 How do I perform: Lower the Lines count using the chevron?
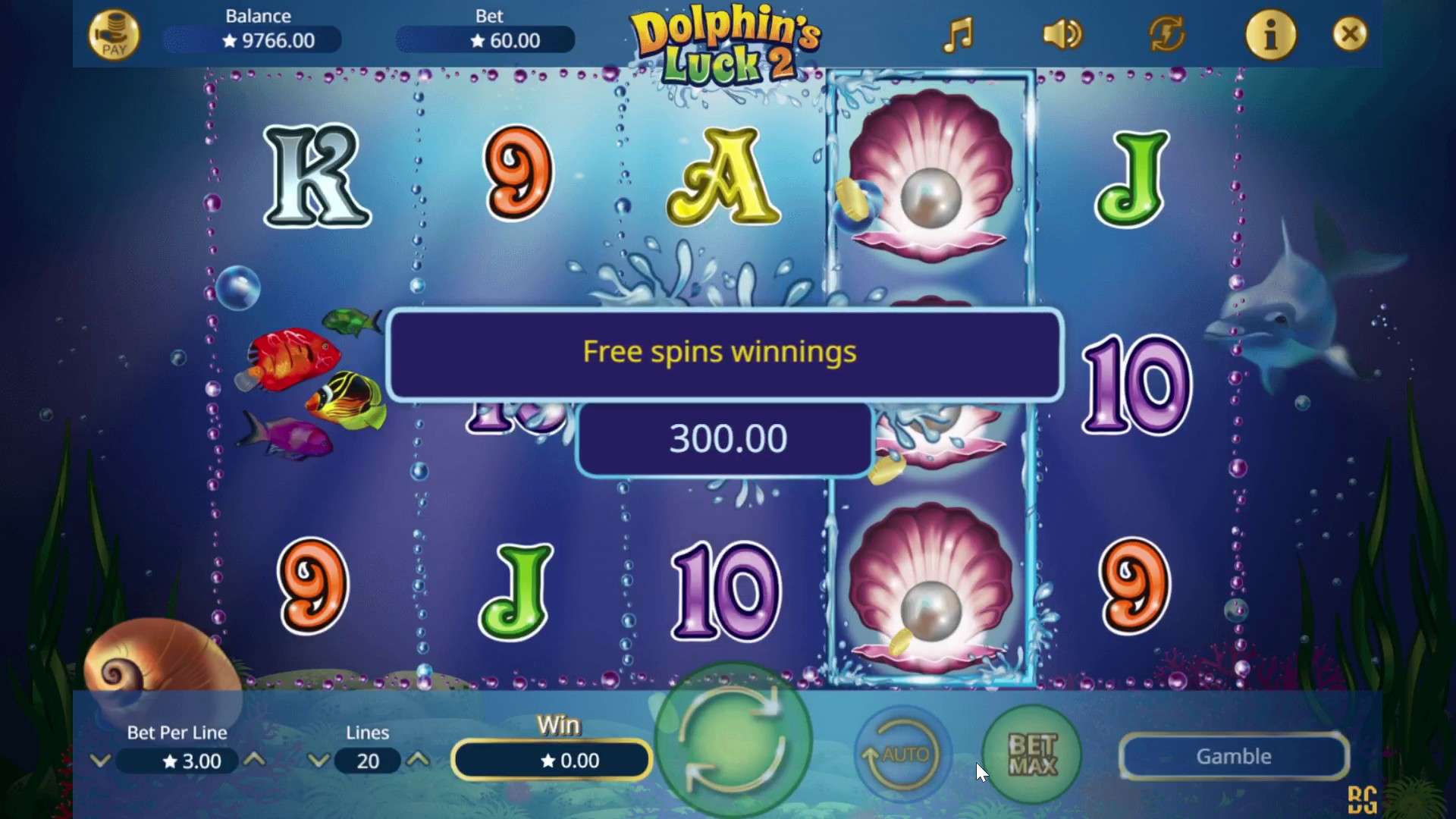click(x=319, y=761)
